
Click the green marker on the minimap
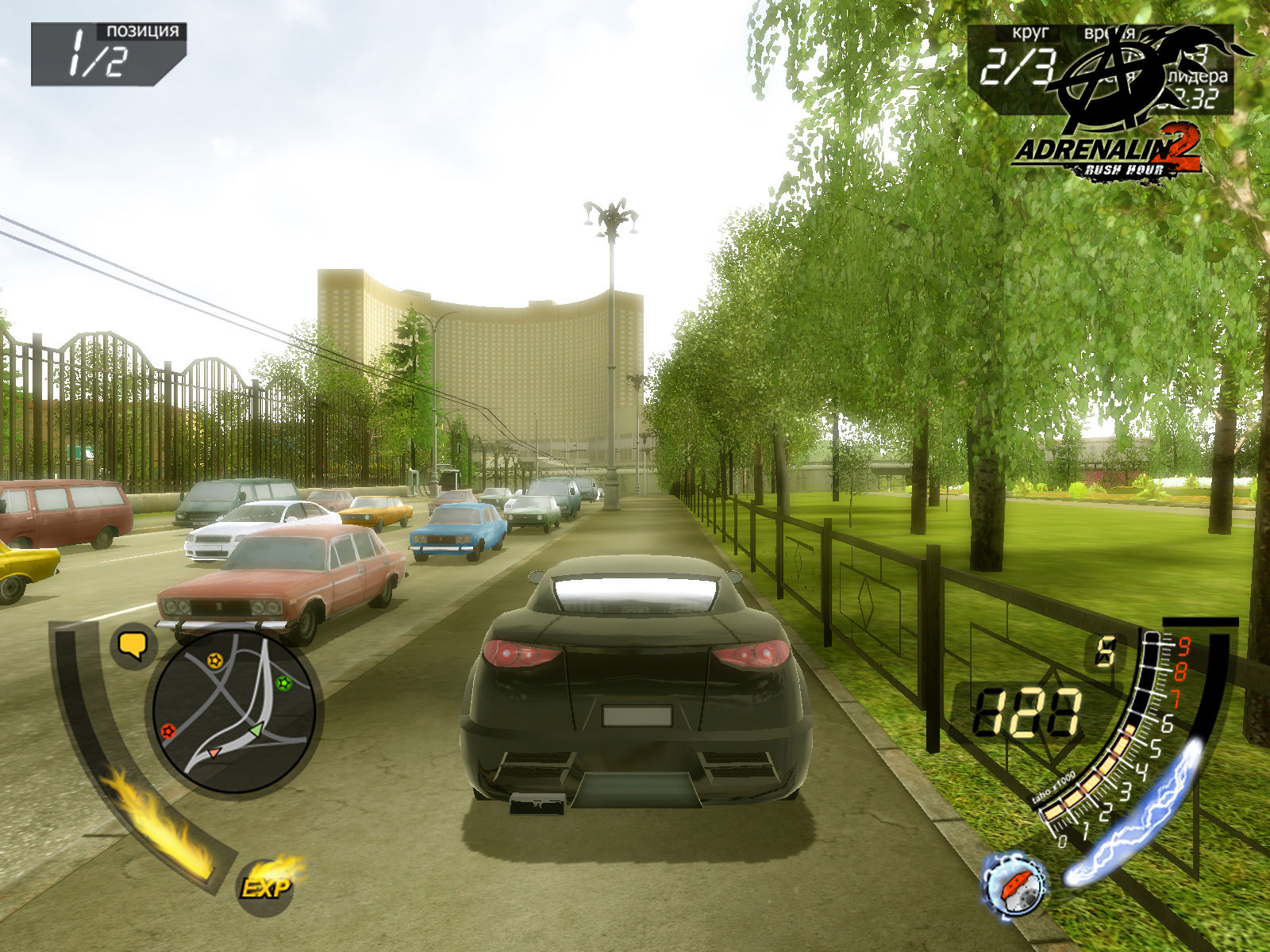coord(283,681)
